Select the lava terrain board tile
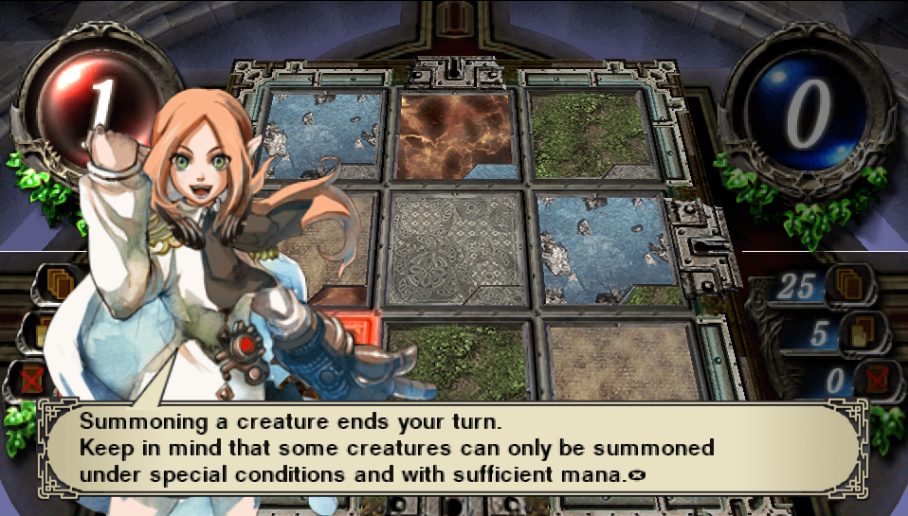This screenshot has height=516, width=908. point(455,136)
